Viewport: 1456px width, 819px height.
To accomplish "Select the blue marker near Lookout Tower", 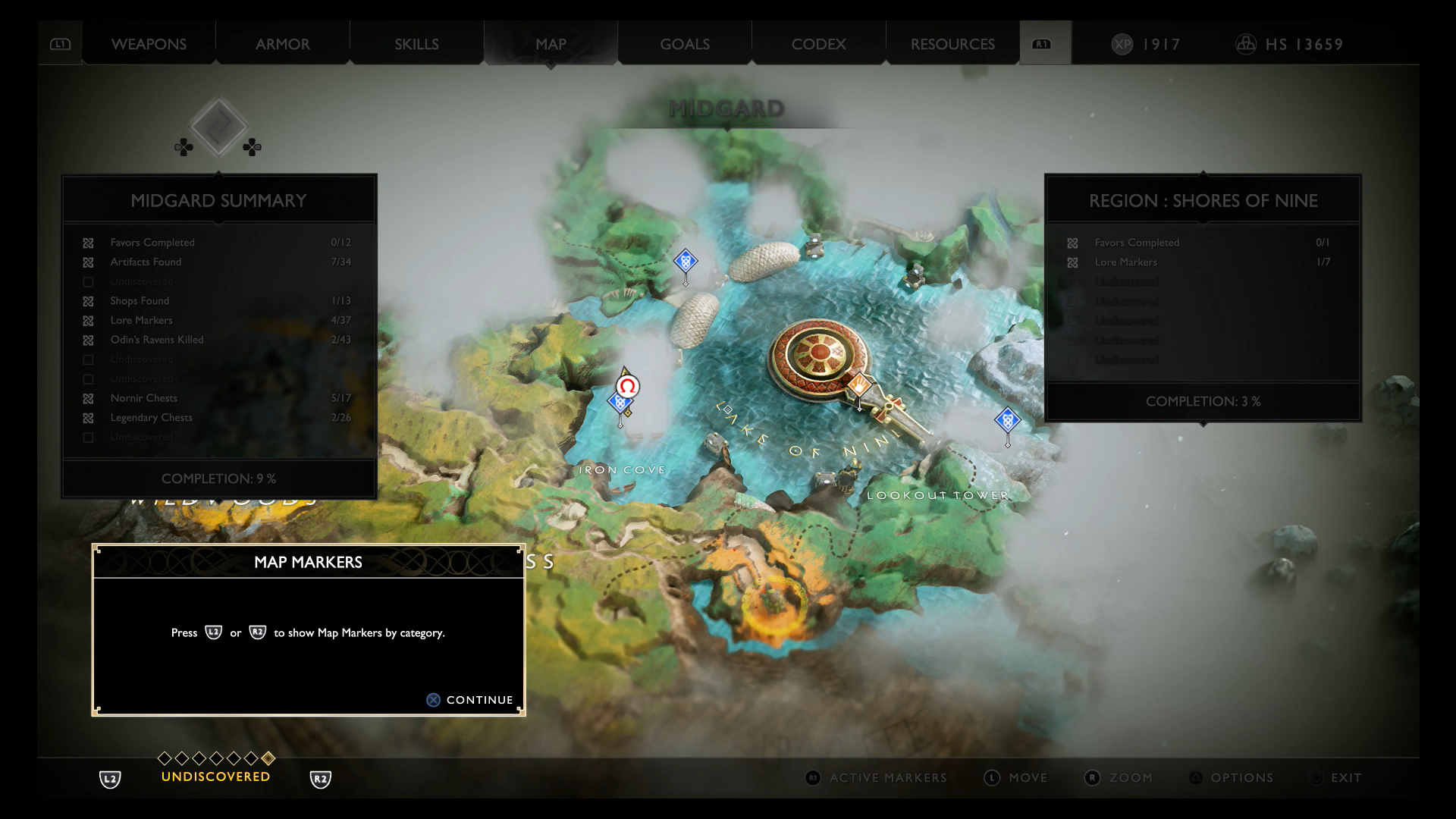I will [x=1007, y=419].
